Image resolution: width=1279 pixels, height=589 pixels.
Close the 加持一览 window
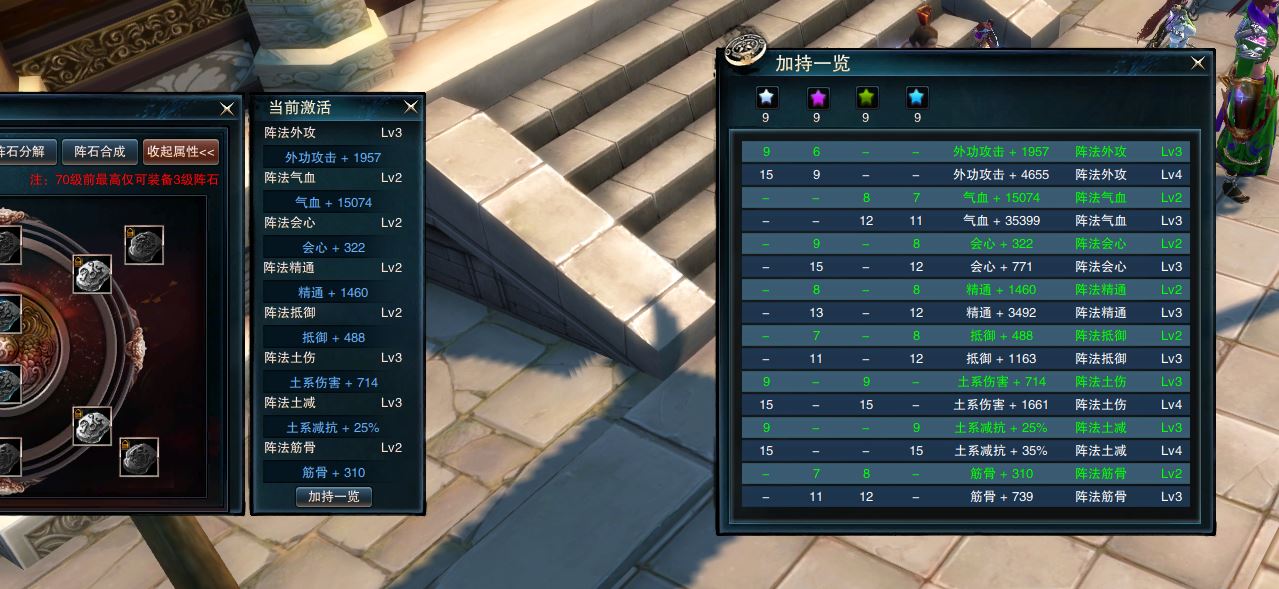point(1198,63)
